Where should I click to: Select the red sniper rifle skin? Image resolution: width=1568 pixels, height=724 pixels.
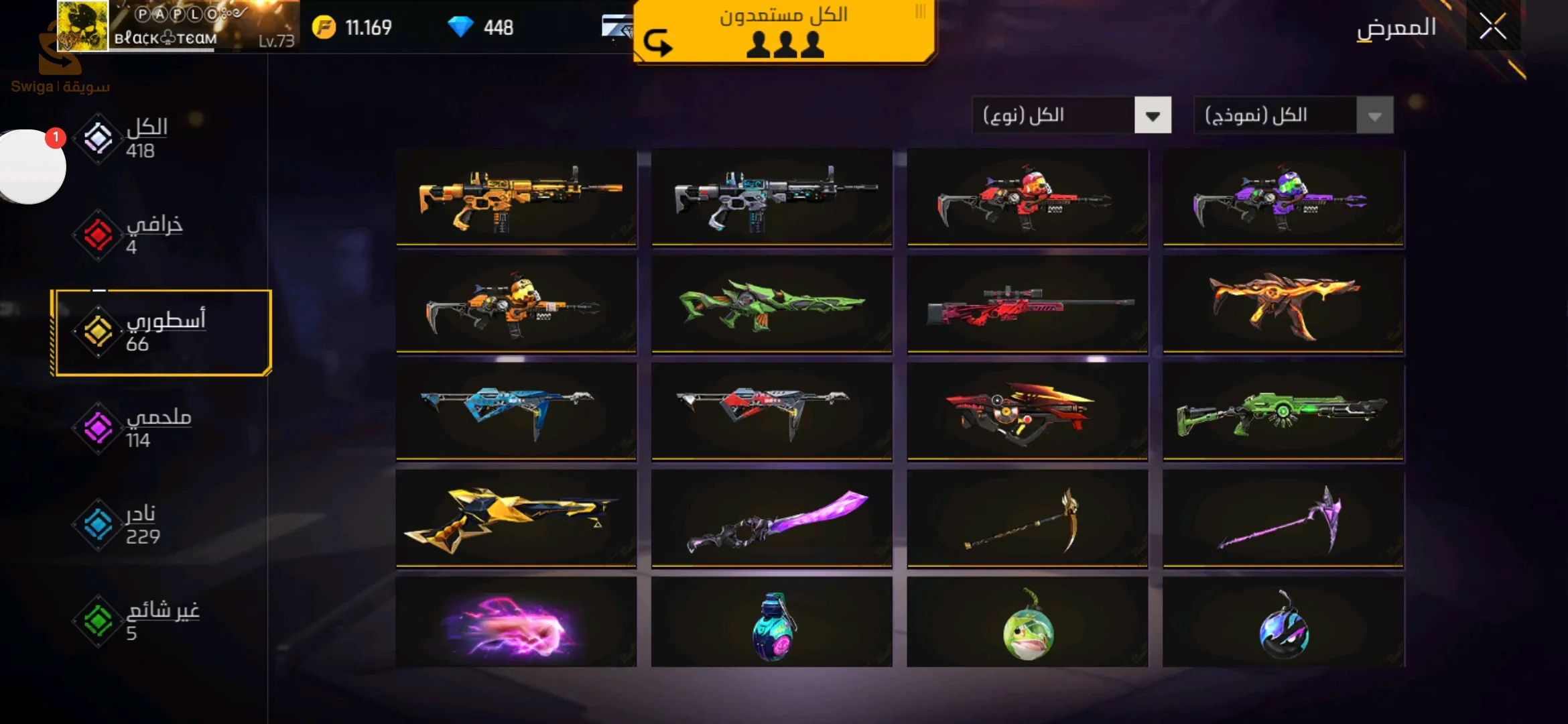tap(1027, 304)
